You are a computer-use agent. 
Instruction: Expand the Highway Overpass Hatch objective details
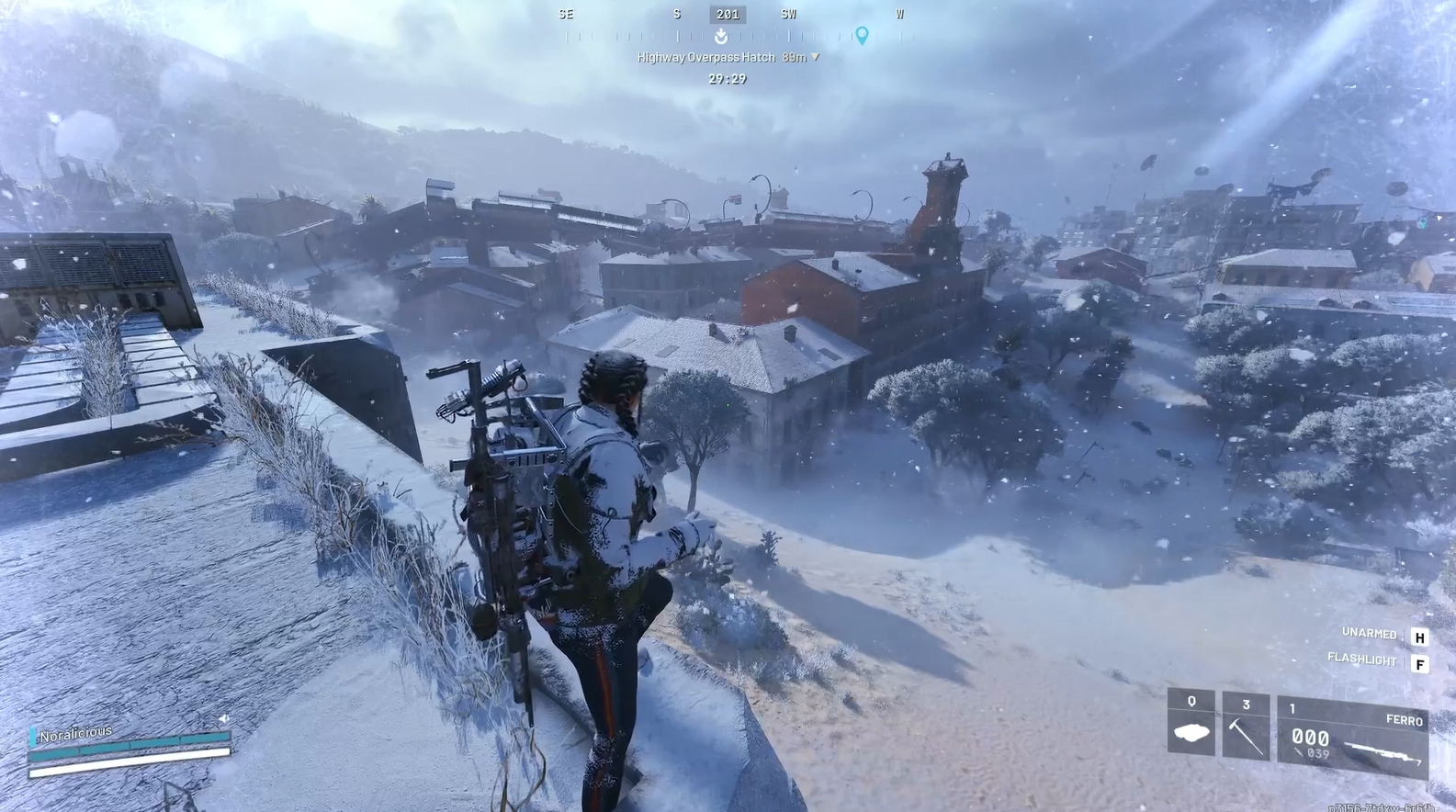tap(707, 55)
